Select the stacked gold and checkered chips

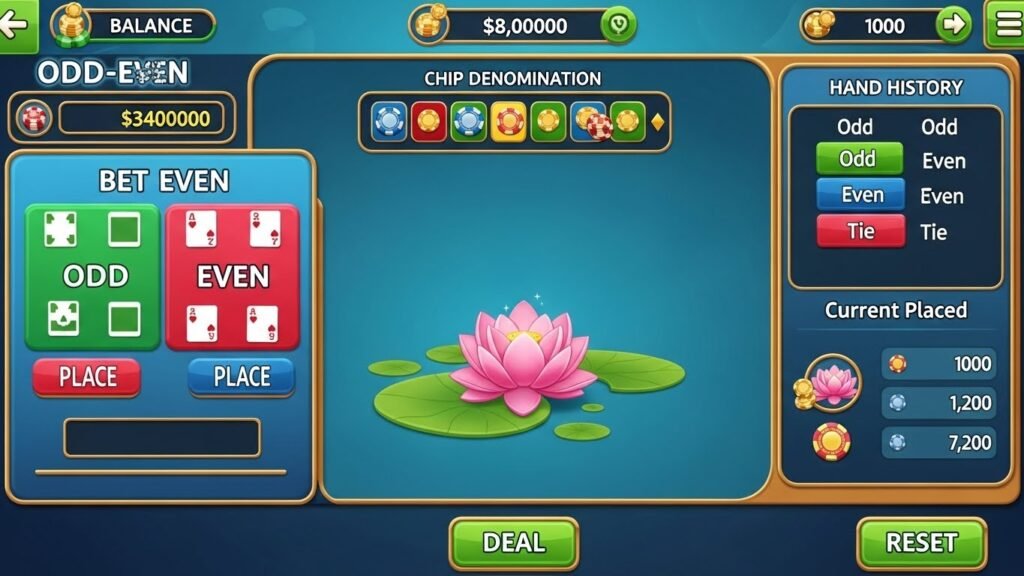point(591,122)
